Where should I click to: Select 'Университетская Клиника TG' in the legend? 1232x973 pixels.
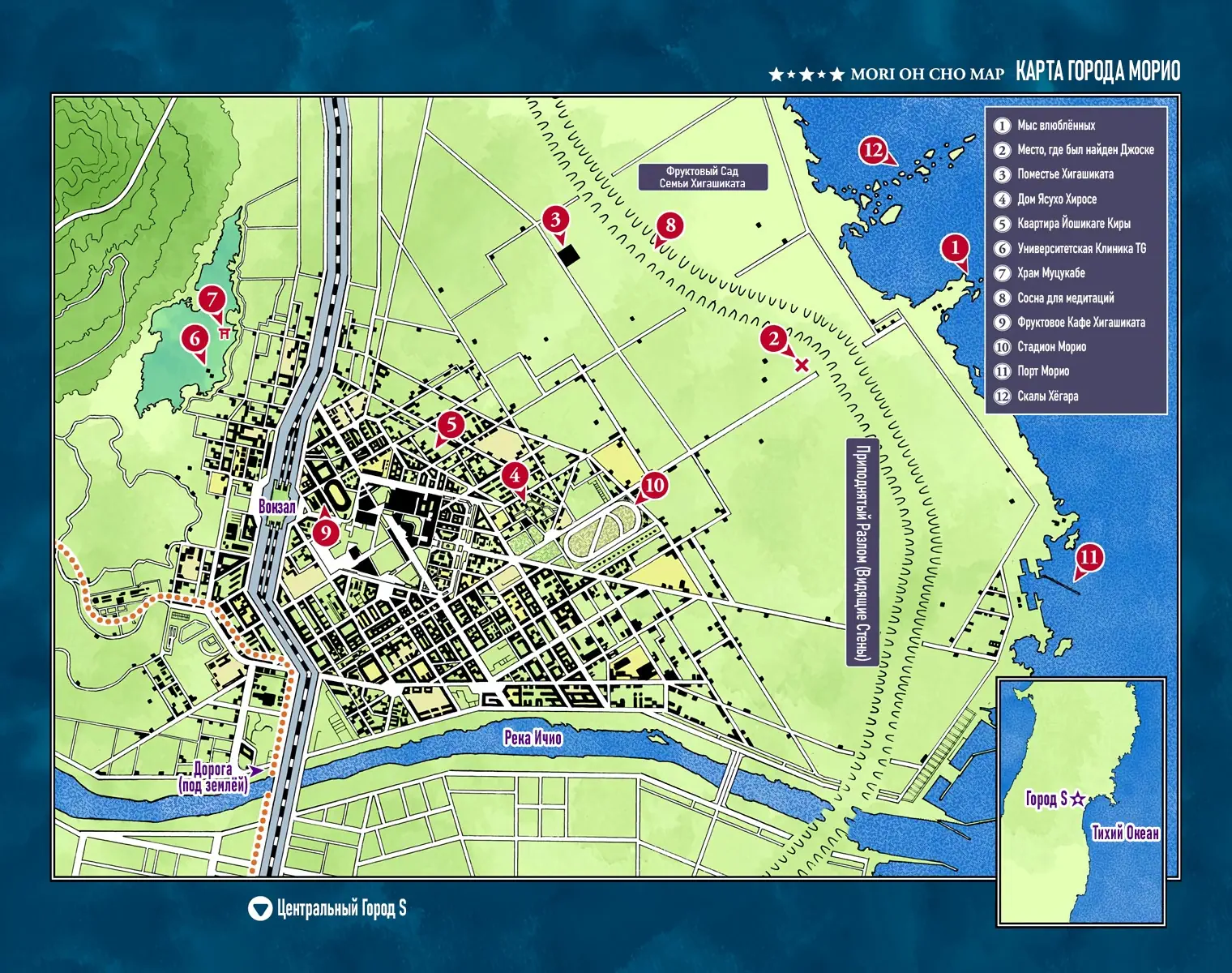tap(1081, 249)
